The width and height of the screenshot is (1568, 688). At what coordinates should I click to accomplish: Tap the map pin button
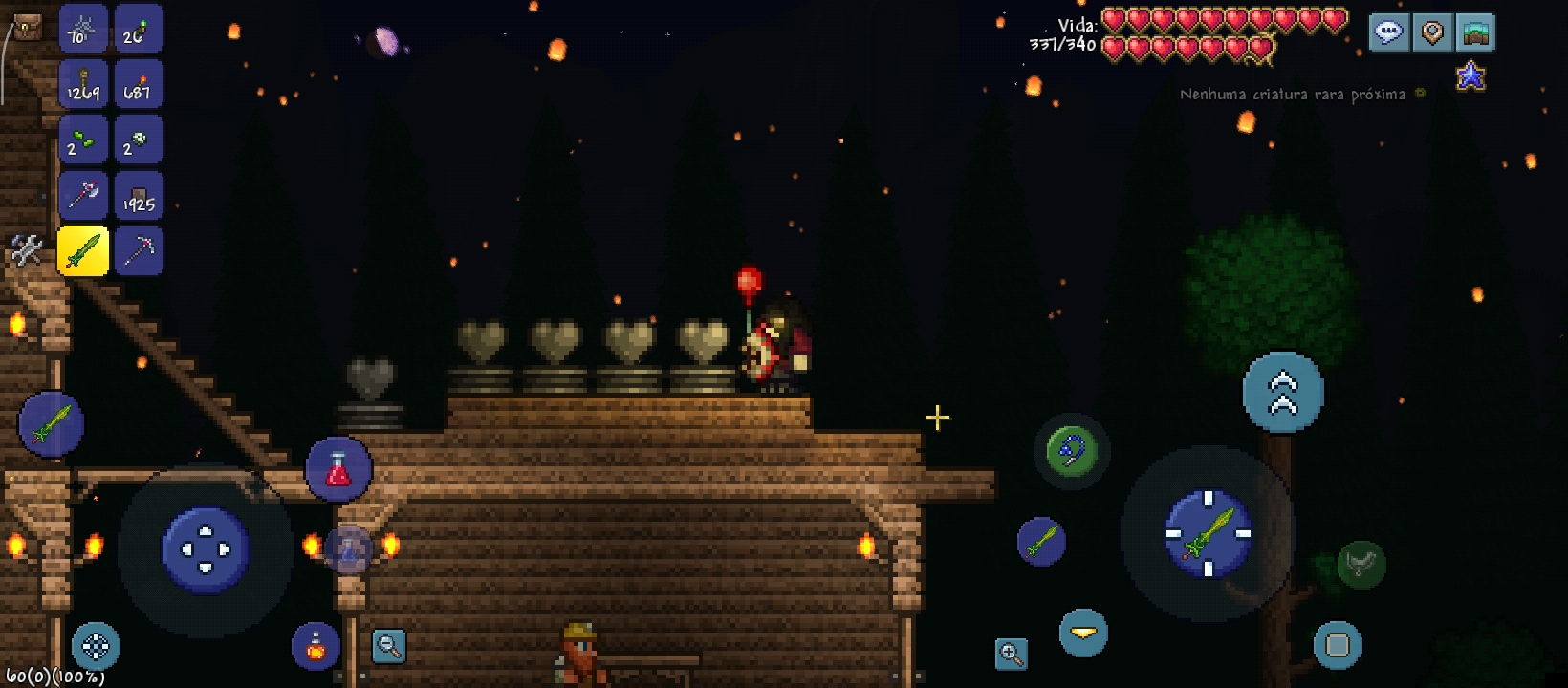[1432, 32]
